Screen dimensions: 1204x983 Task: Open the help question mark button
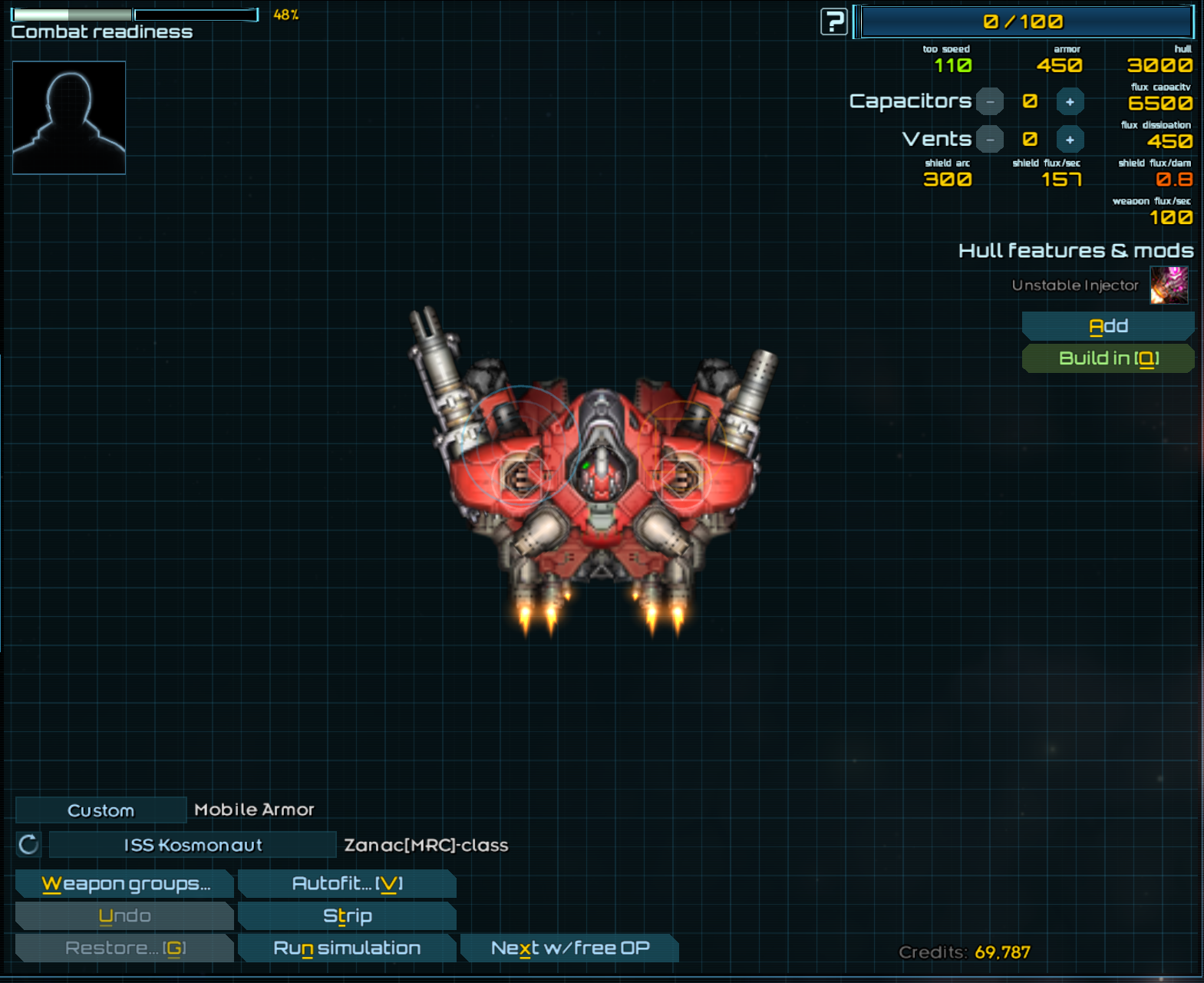(833, 21)
